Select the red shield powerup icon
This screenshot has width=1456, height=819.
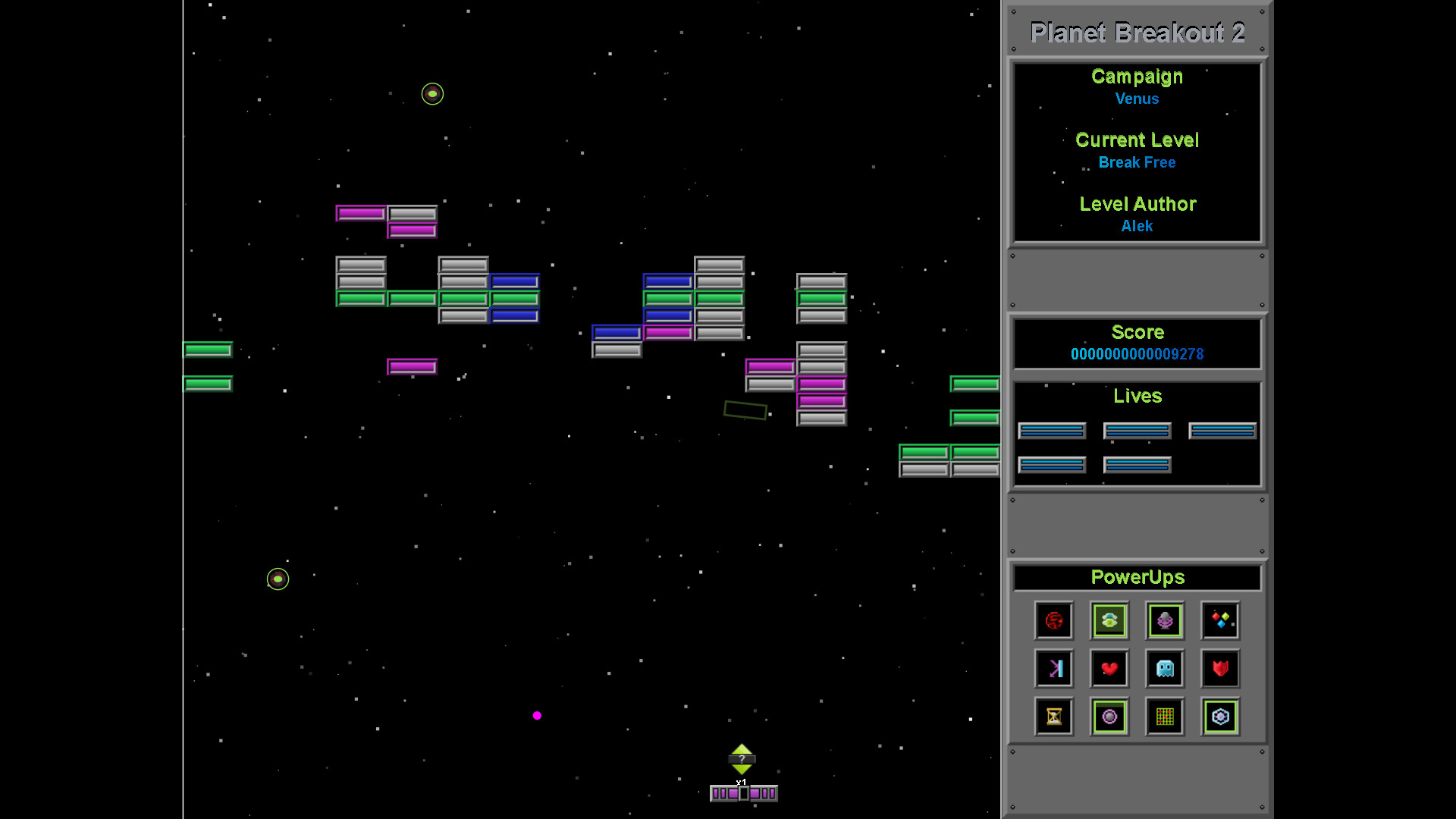(x=1220, y=668)
